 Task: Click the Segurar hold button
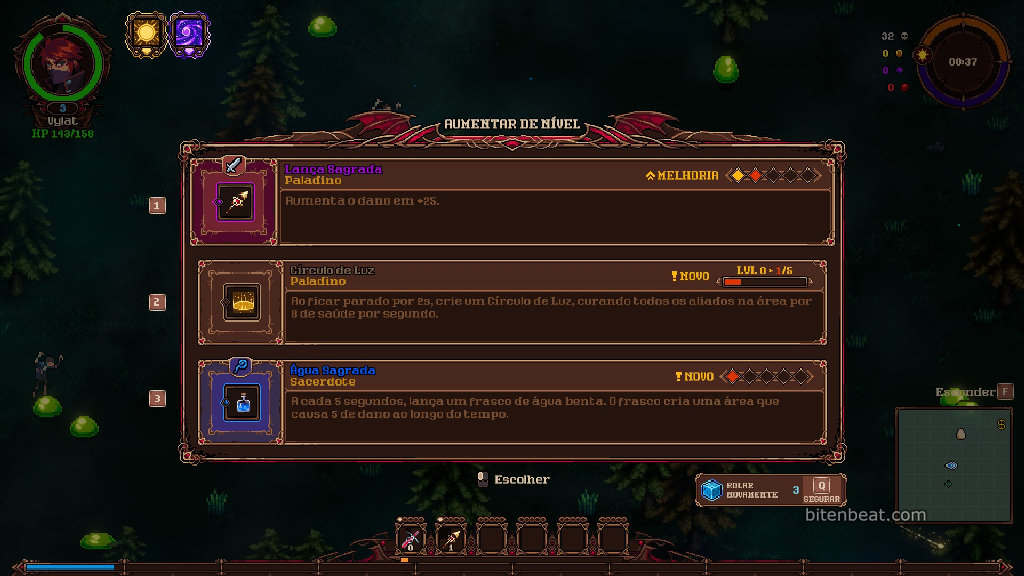coord(821,490)
